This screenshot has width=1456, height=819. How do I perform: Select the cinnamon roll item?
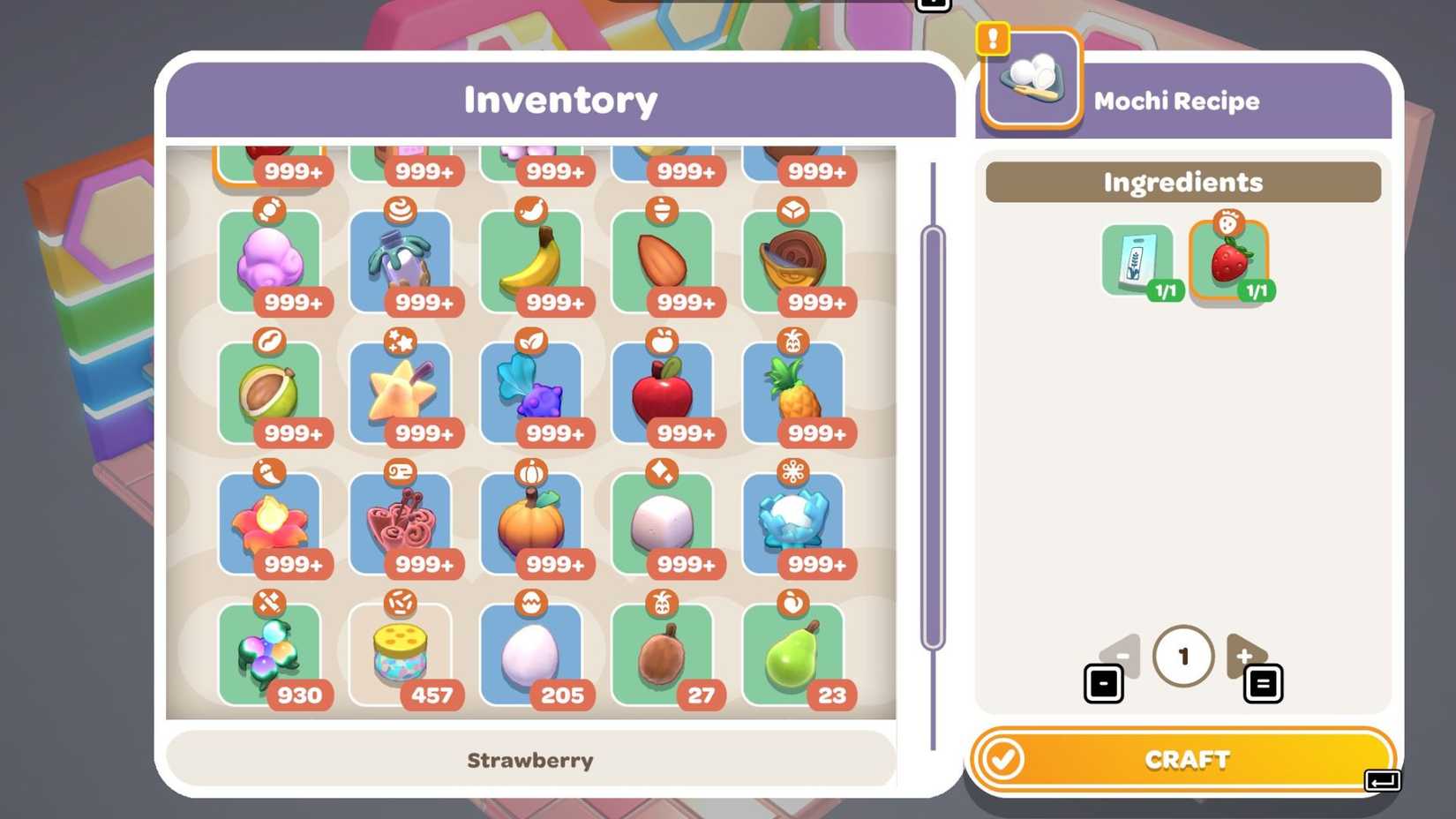click(402, 523)
